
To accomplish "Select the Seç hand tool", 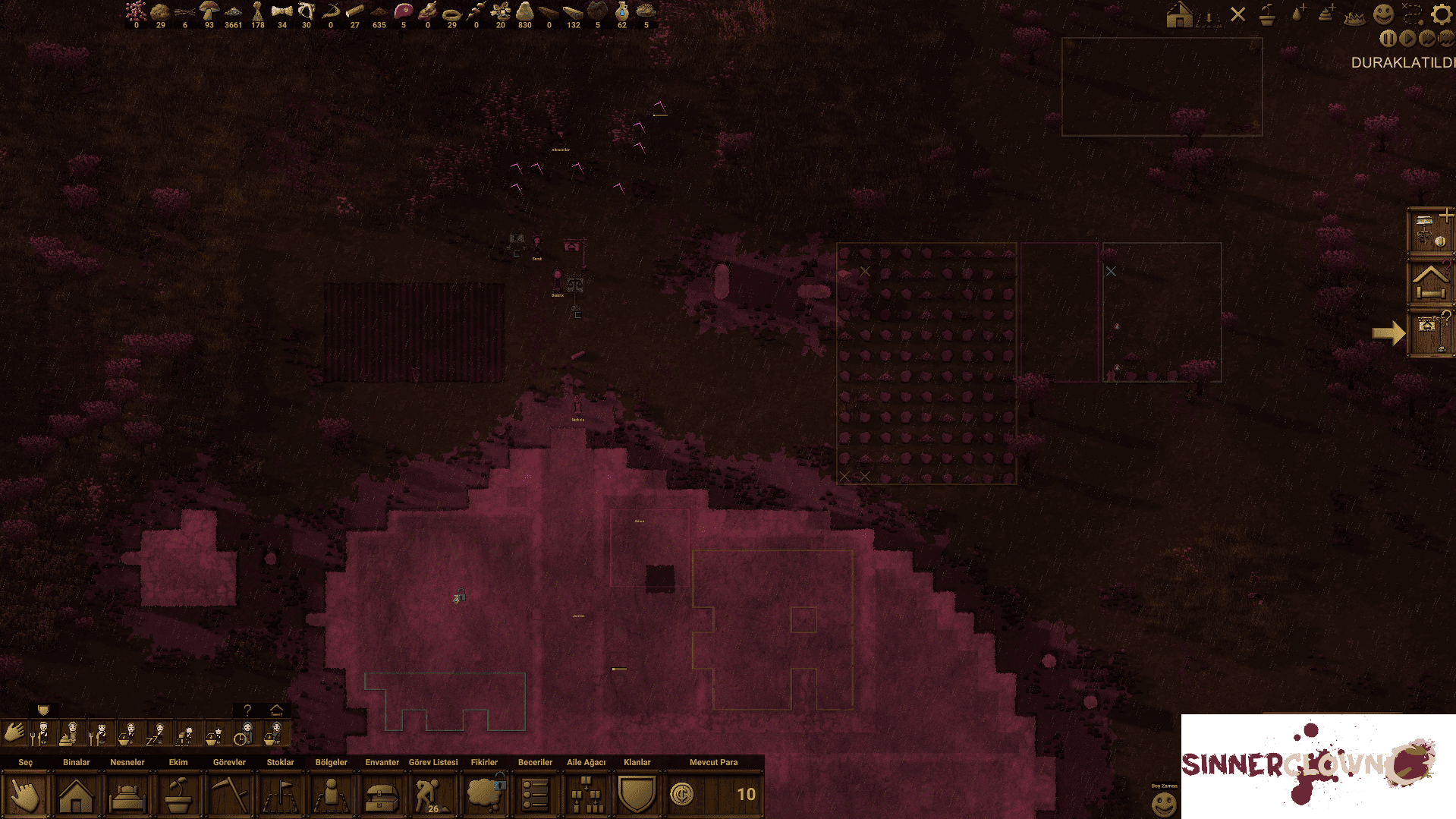I will pos(25,795).
